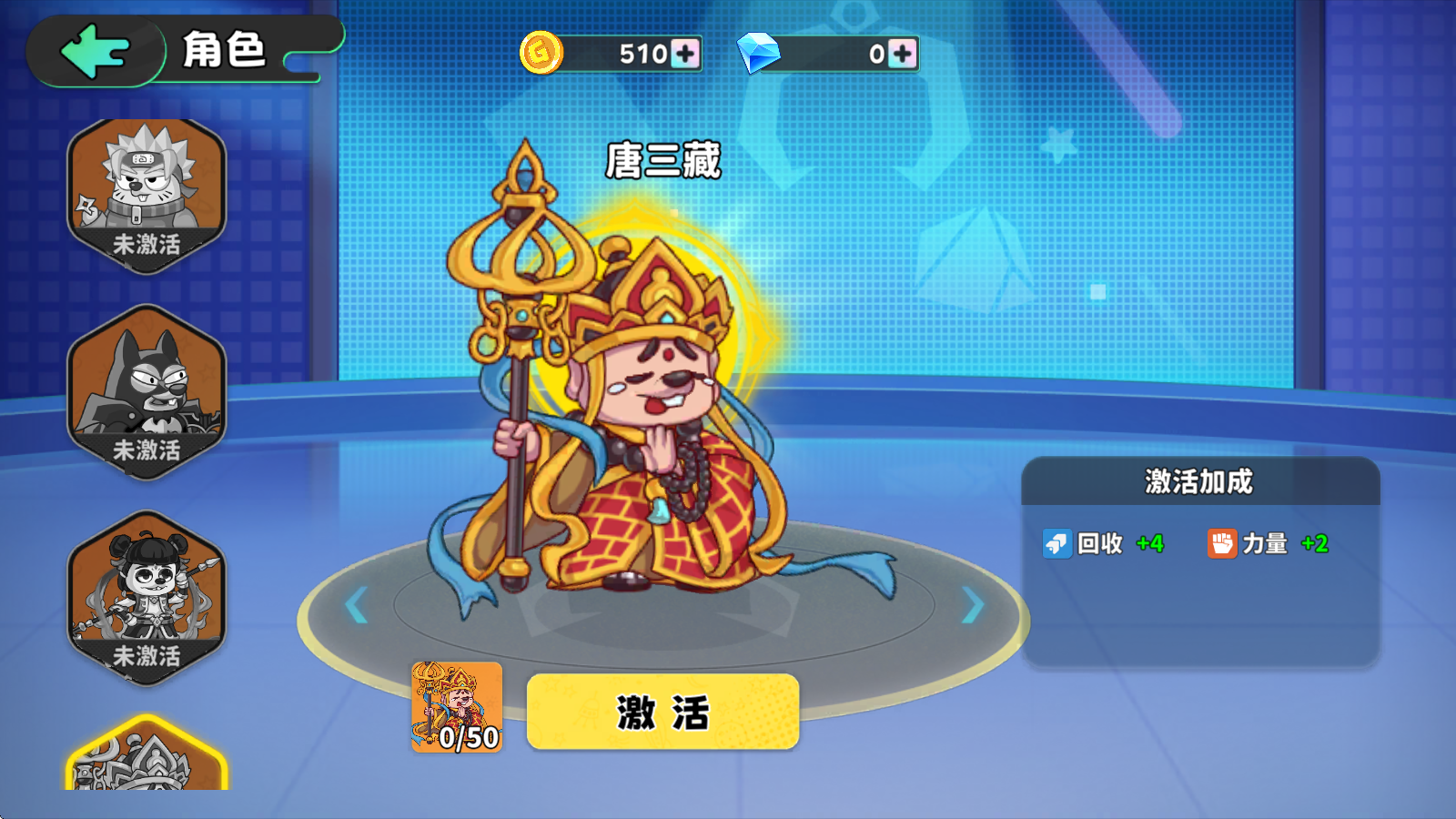Show the next character with right arrow

click(x=973, y=602)
